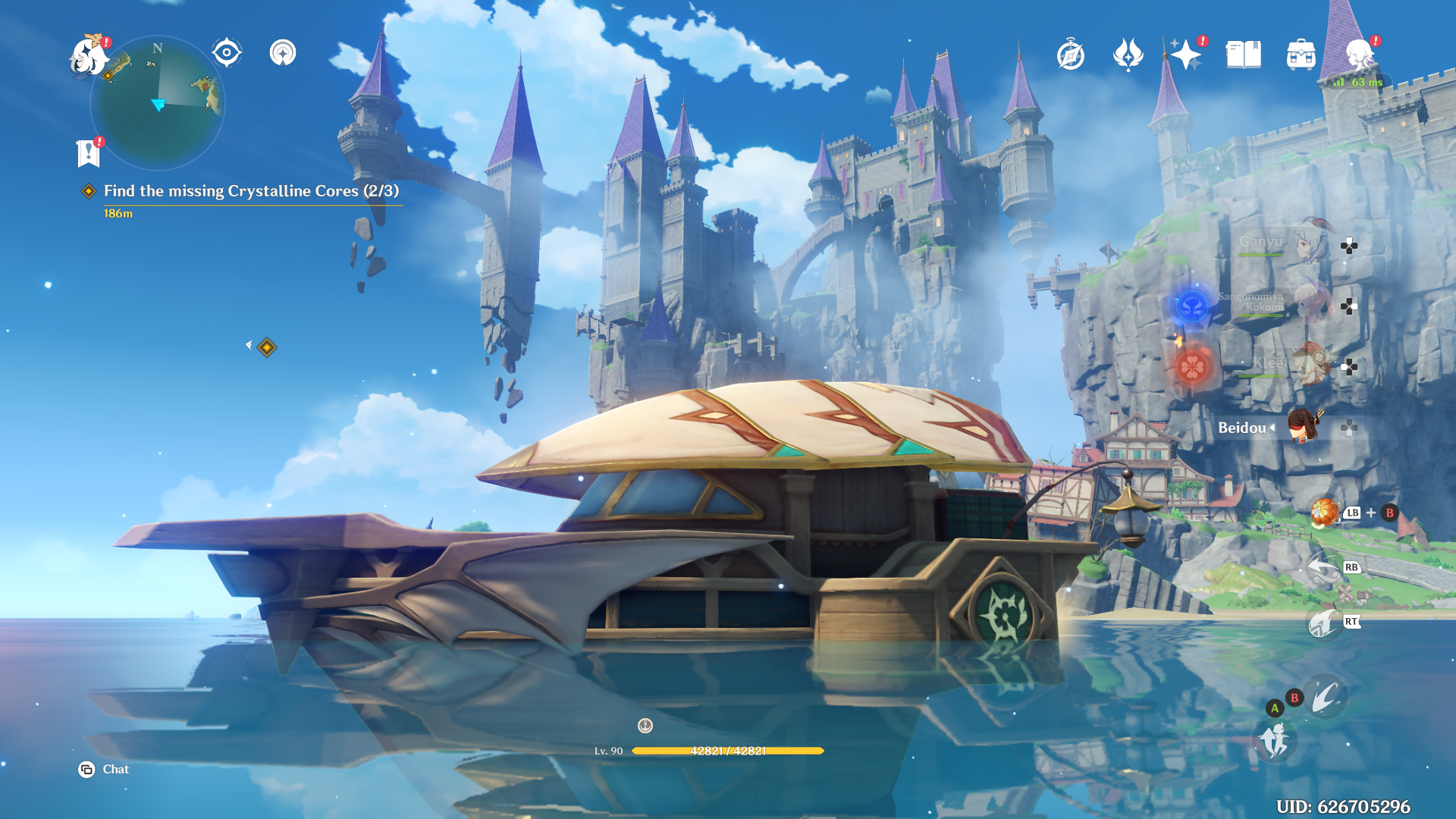Open the round icon right of elemental sight

[283, 53]
